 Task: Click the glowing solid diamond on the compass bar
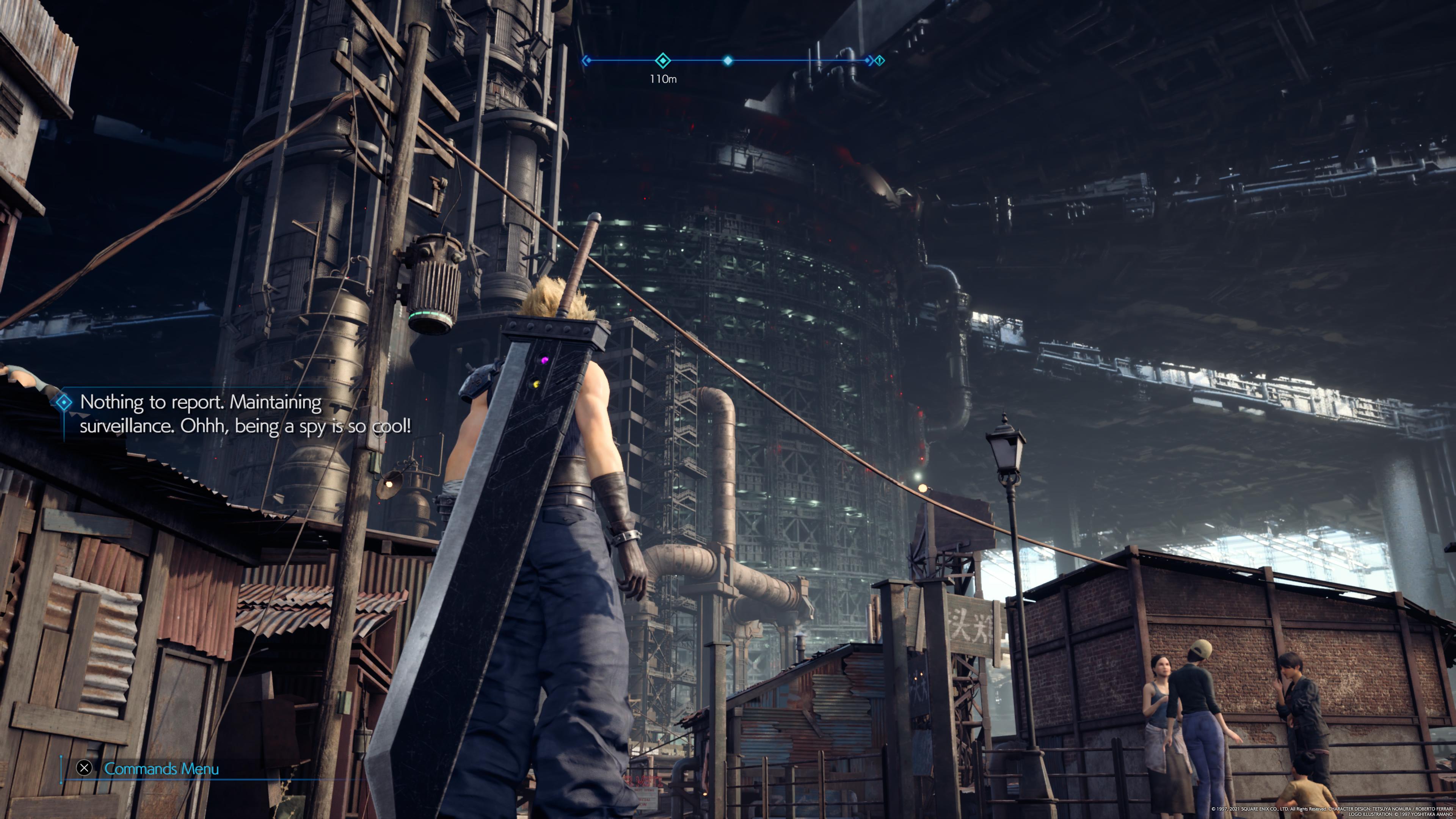[x=728, y=61]
